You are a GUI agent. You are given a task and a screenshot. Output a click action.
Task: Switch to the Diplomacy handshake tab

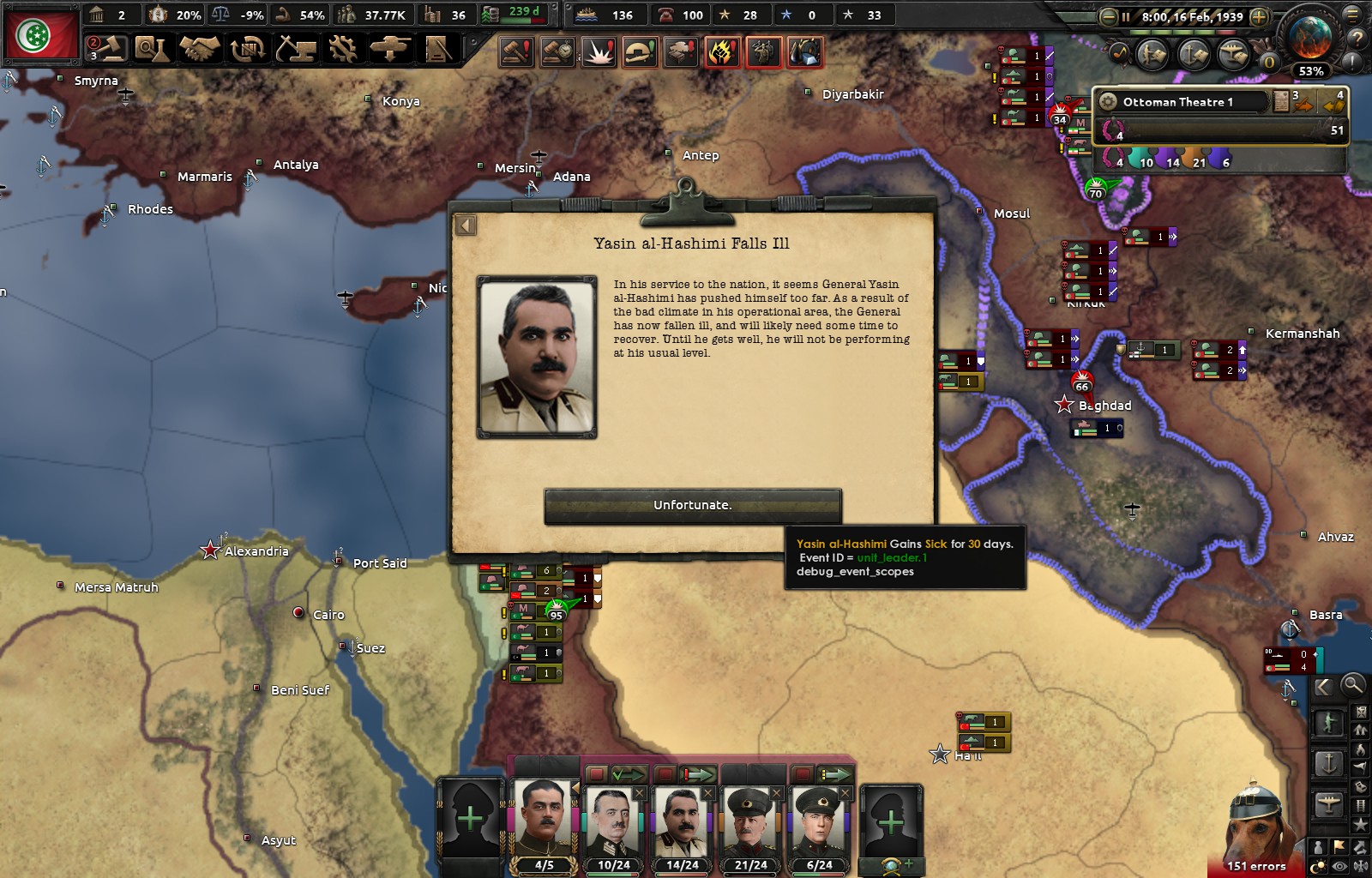pos(201,49)
